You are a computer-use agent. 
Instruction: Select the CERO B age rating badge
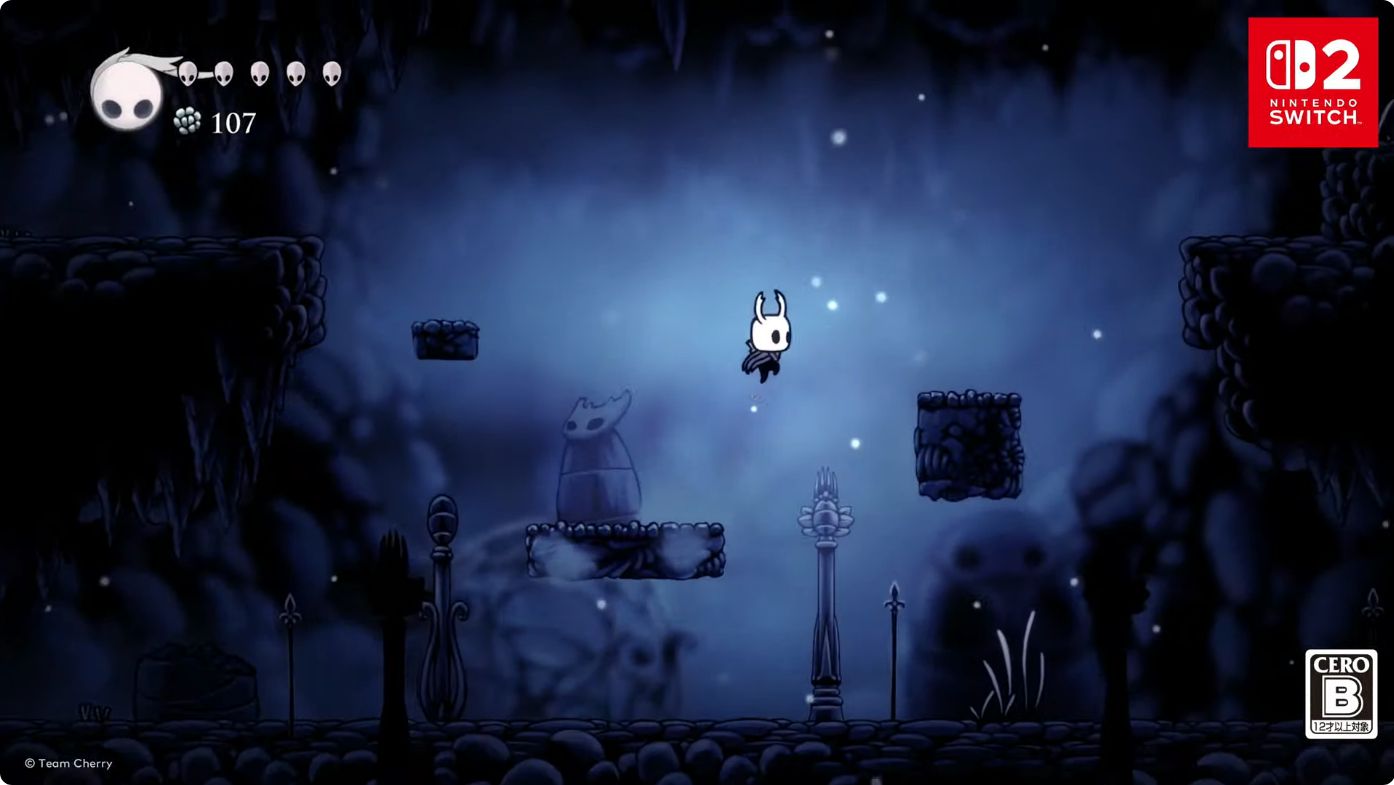pyautogui.click(x=1341, y=694)
